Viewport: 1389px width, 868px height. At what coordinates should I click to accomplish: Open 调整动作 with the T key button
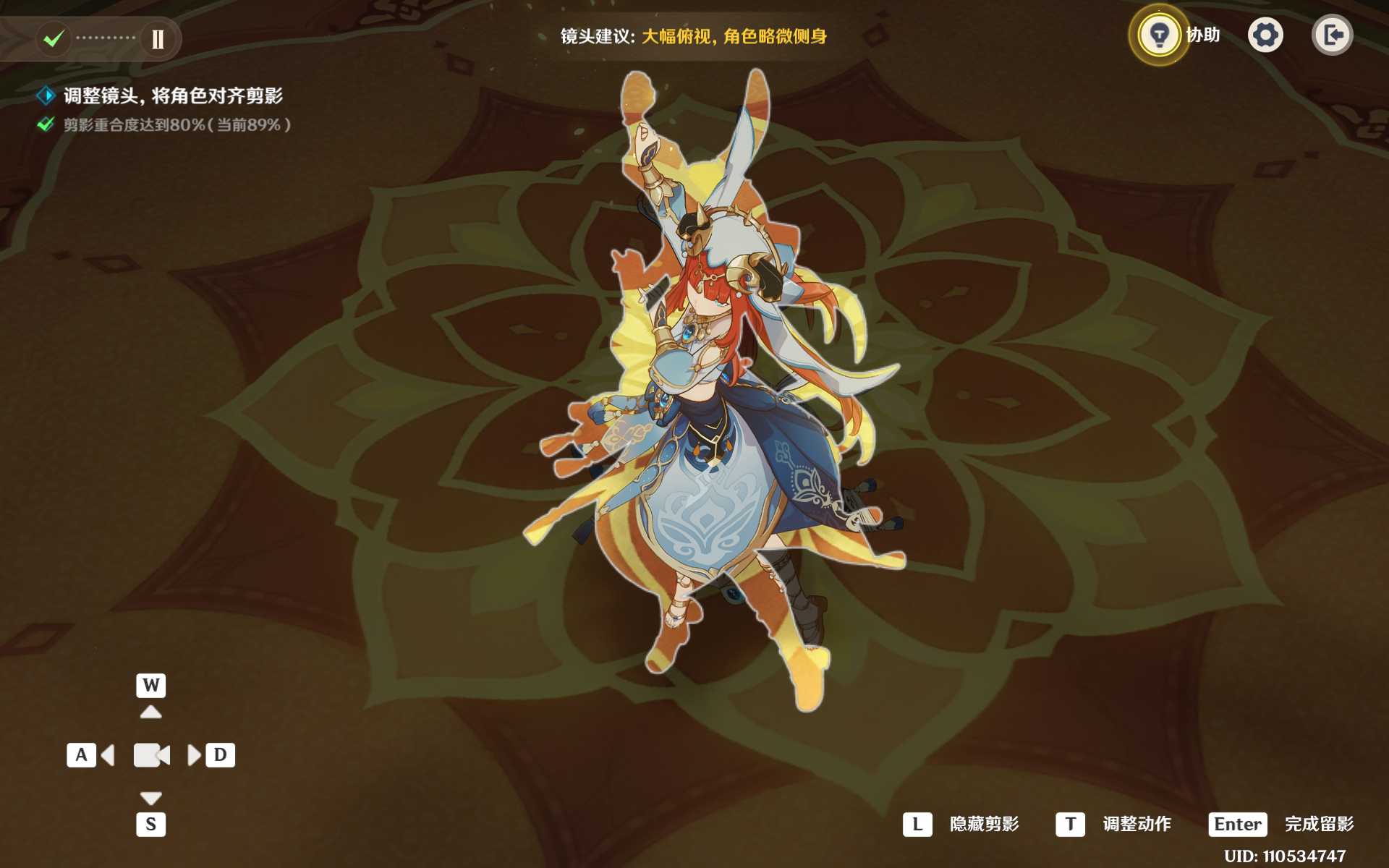click(1070, 823)
